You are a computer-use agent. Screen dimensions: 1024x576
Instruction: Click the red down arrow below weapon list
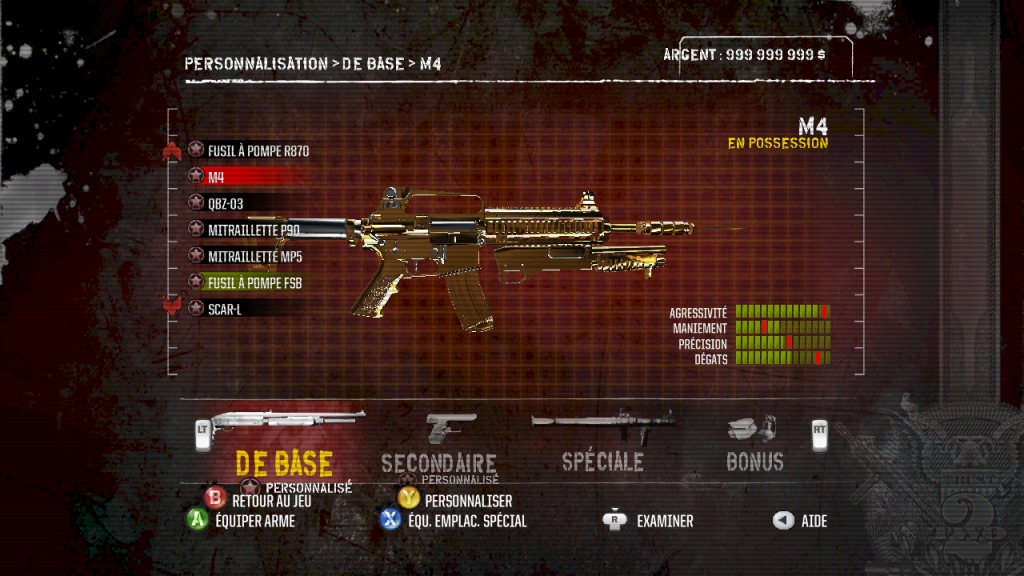pyautogui.click(x=172, y=306)
